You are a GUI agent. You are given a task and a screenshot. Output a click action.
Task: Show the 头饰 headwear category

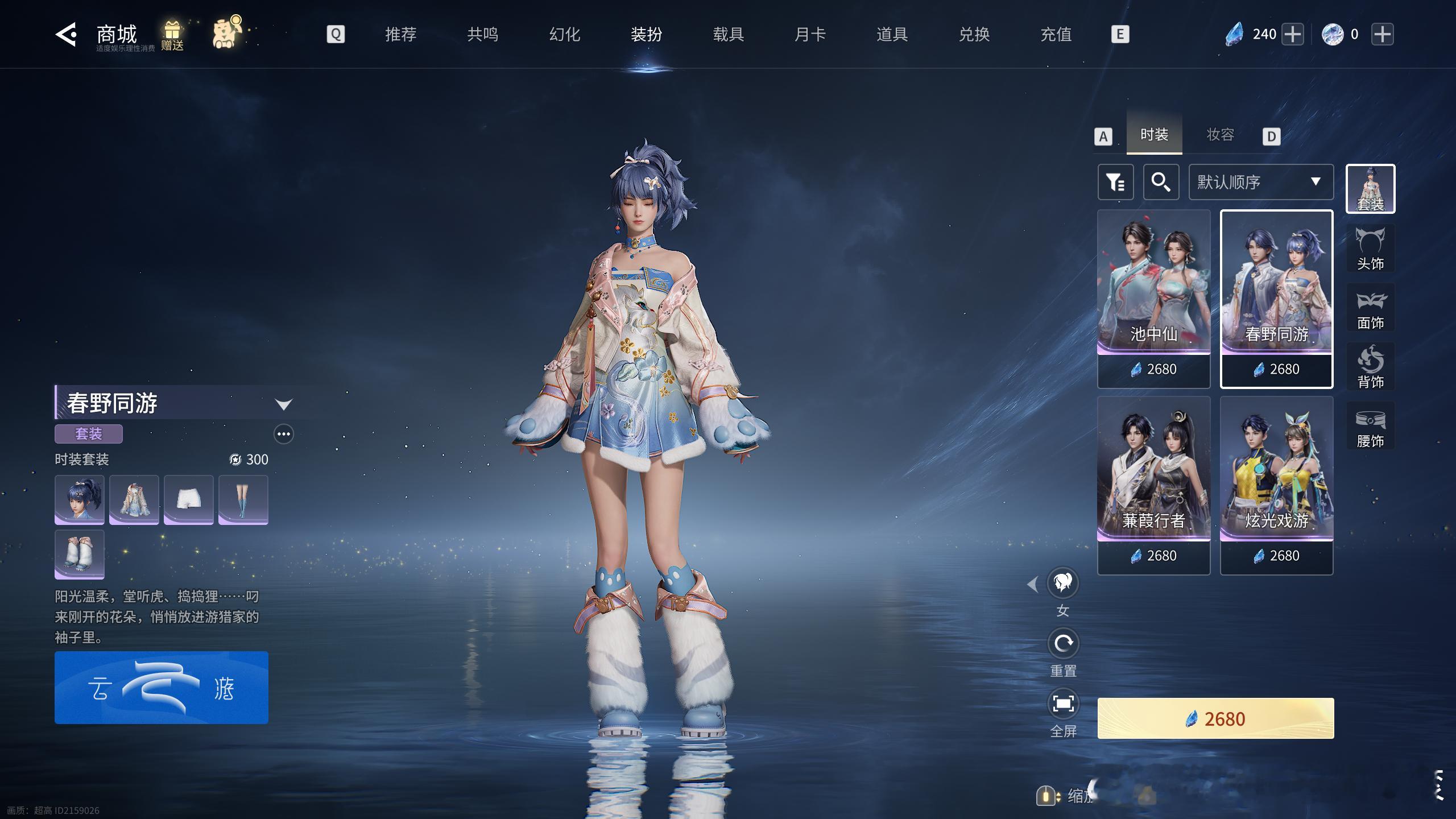coord(1370,248)
